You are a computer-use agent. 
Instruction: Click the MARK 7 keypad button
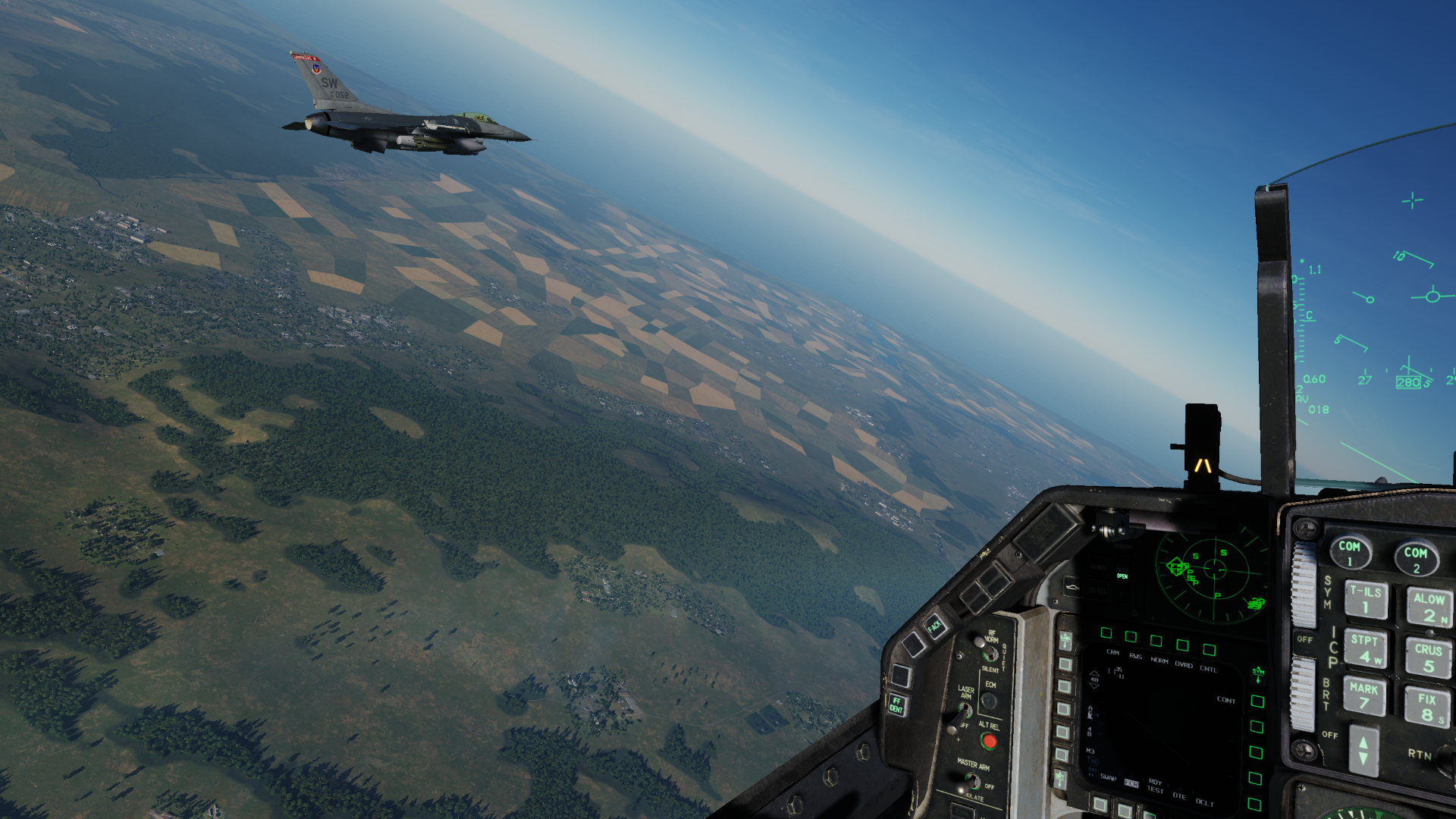(1363, 695)
